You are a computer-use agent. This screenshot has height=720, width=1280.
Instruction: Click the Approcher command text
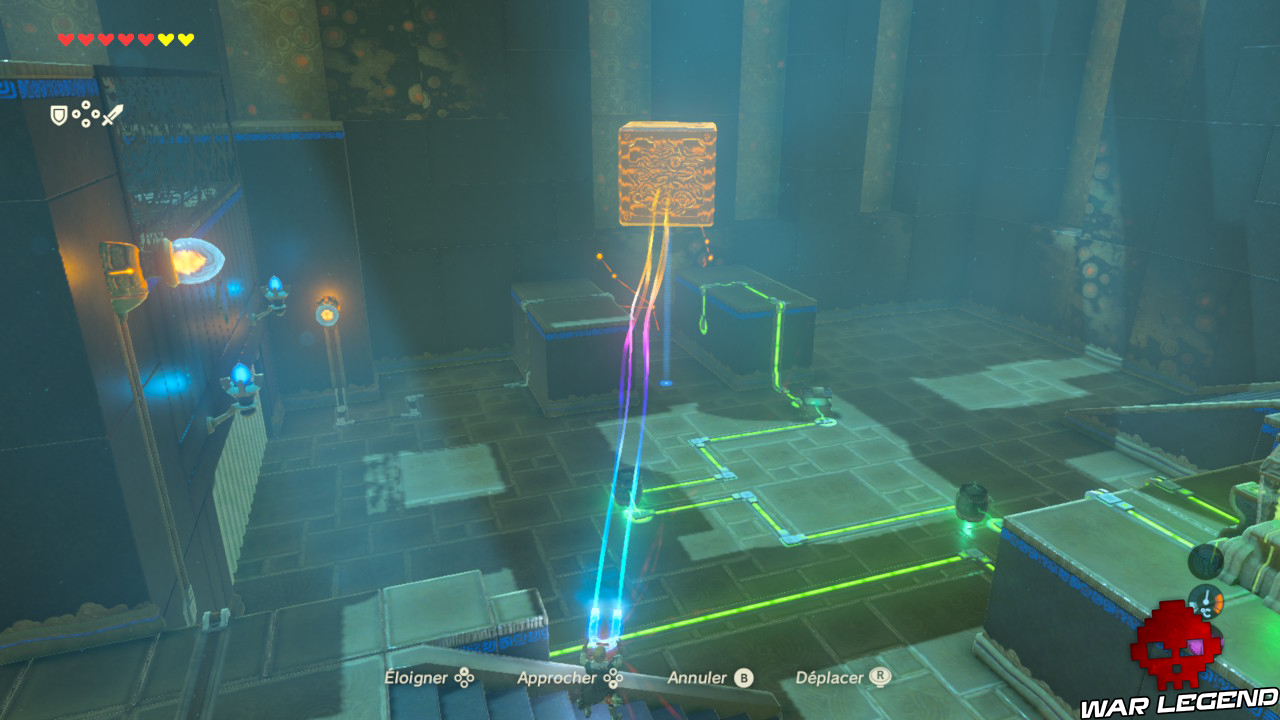point(555,678)
